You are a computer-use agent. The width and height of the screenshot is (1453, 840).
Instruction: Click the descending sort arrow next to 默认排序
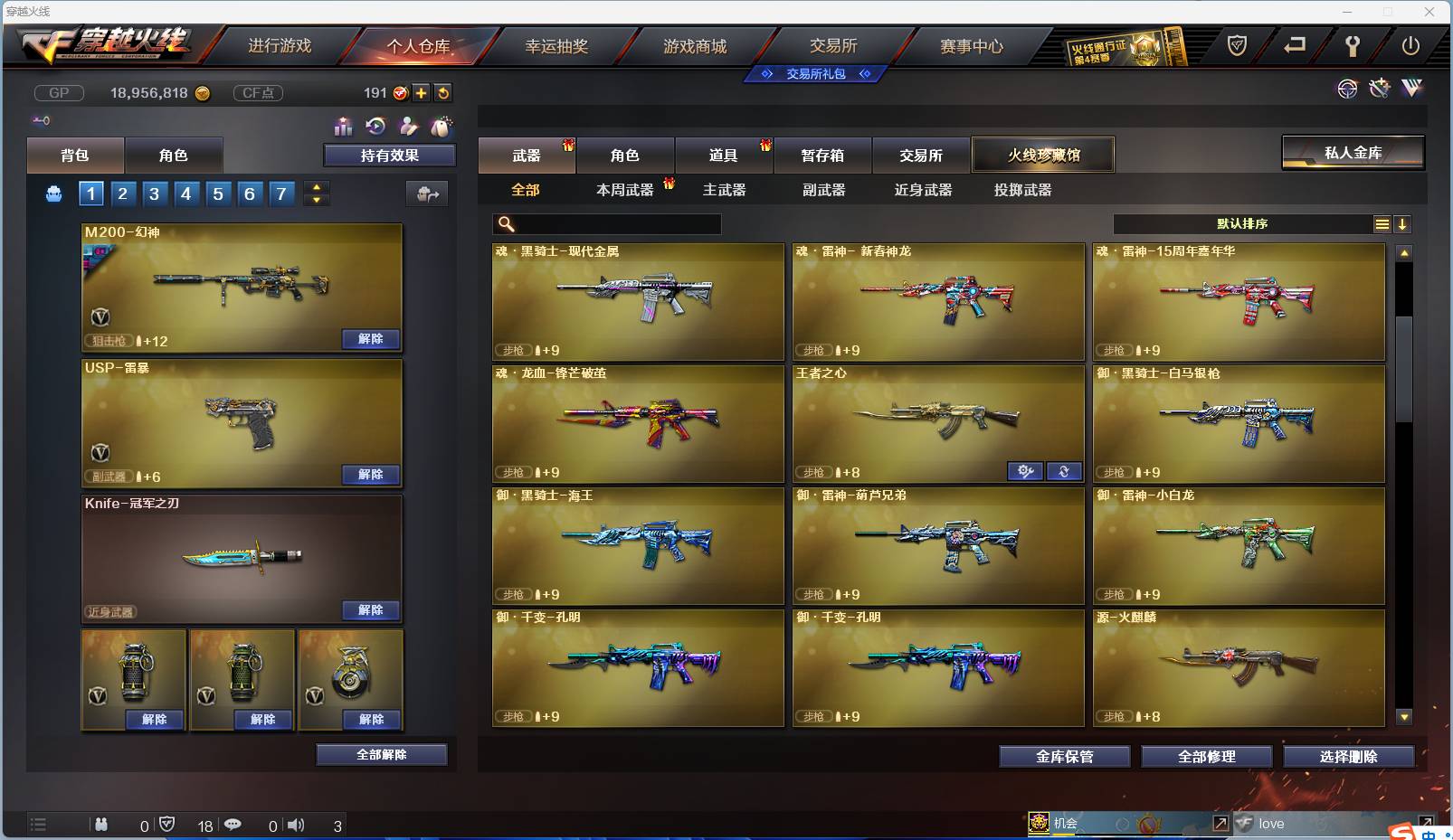click(1403, 223)
